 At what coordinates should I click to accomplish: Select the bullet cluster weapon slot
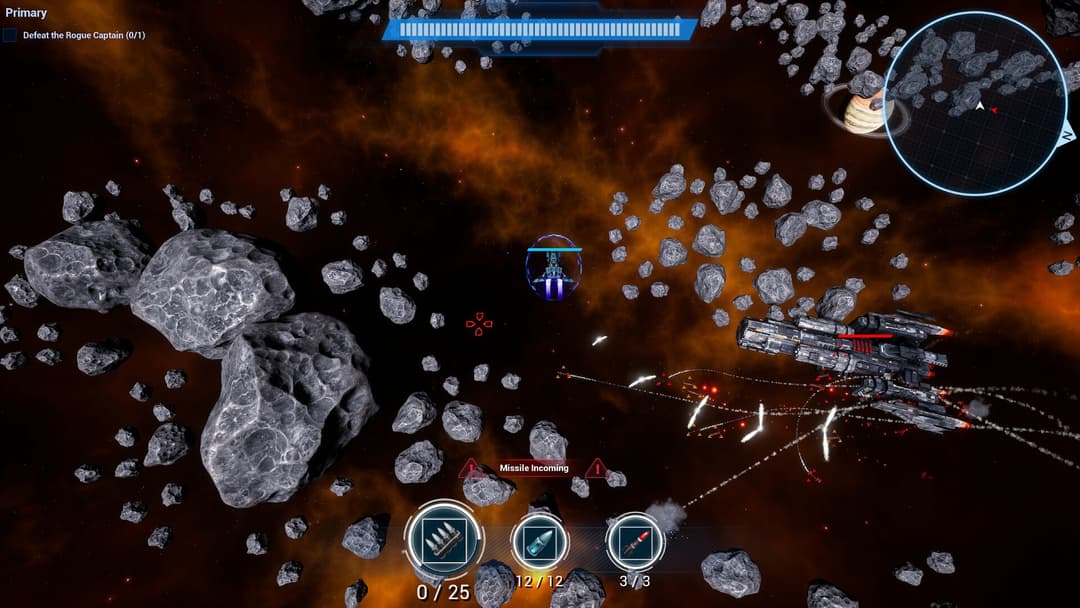click(444, 541)
